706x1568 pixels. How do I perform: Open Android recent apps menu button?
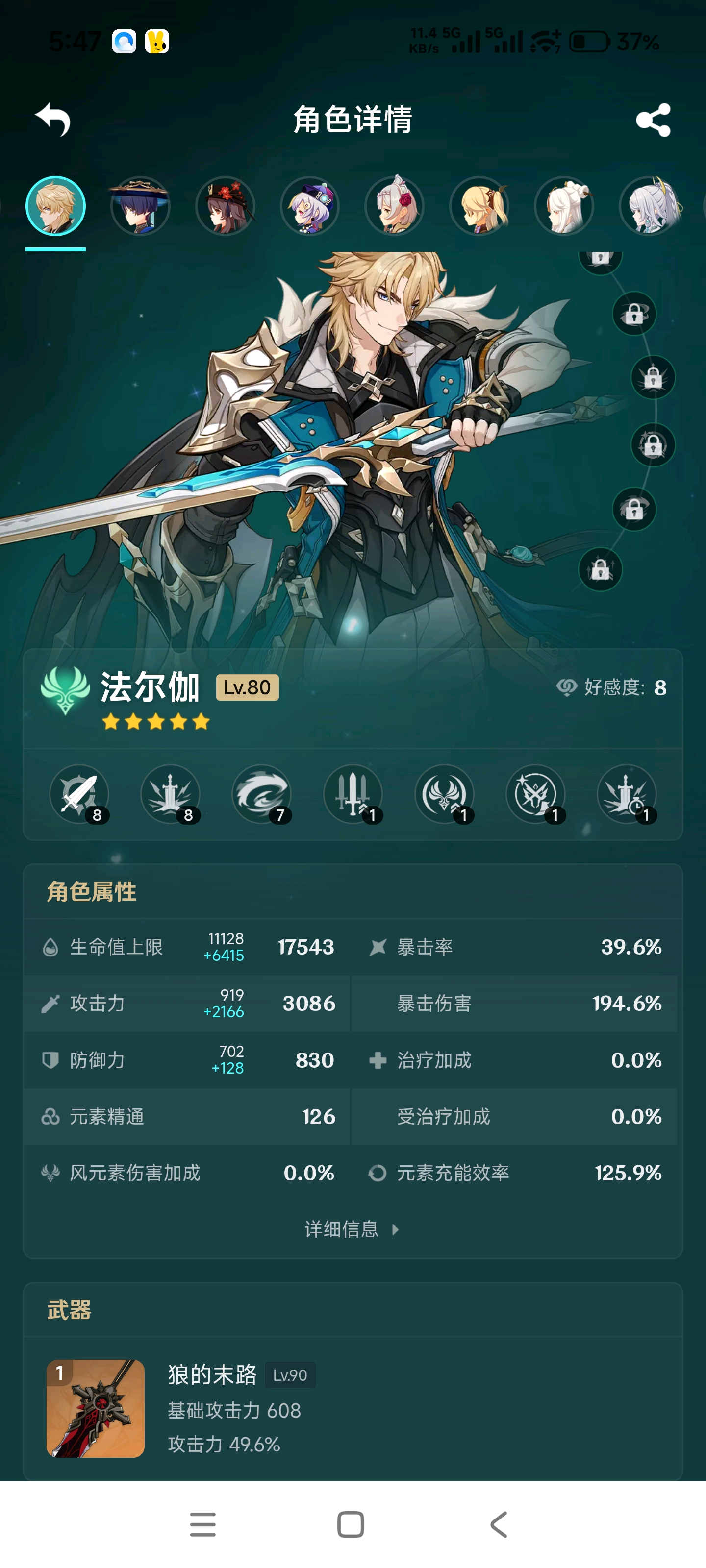point(203,1524)
